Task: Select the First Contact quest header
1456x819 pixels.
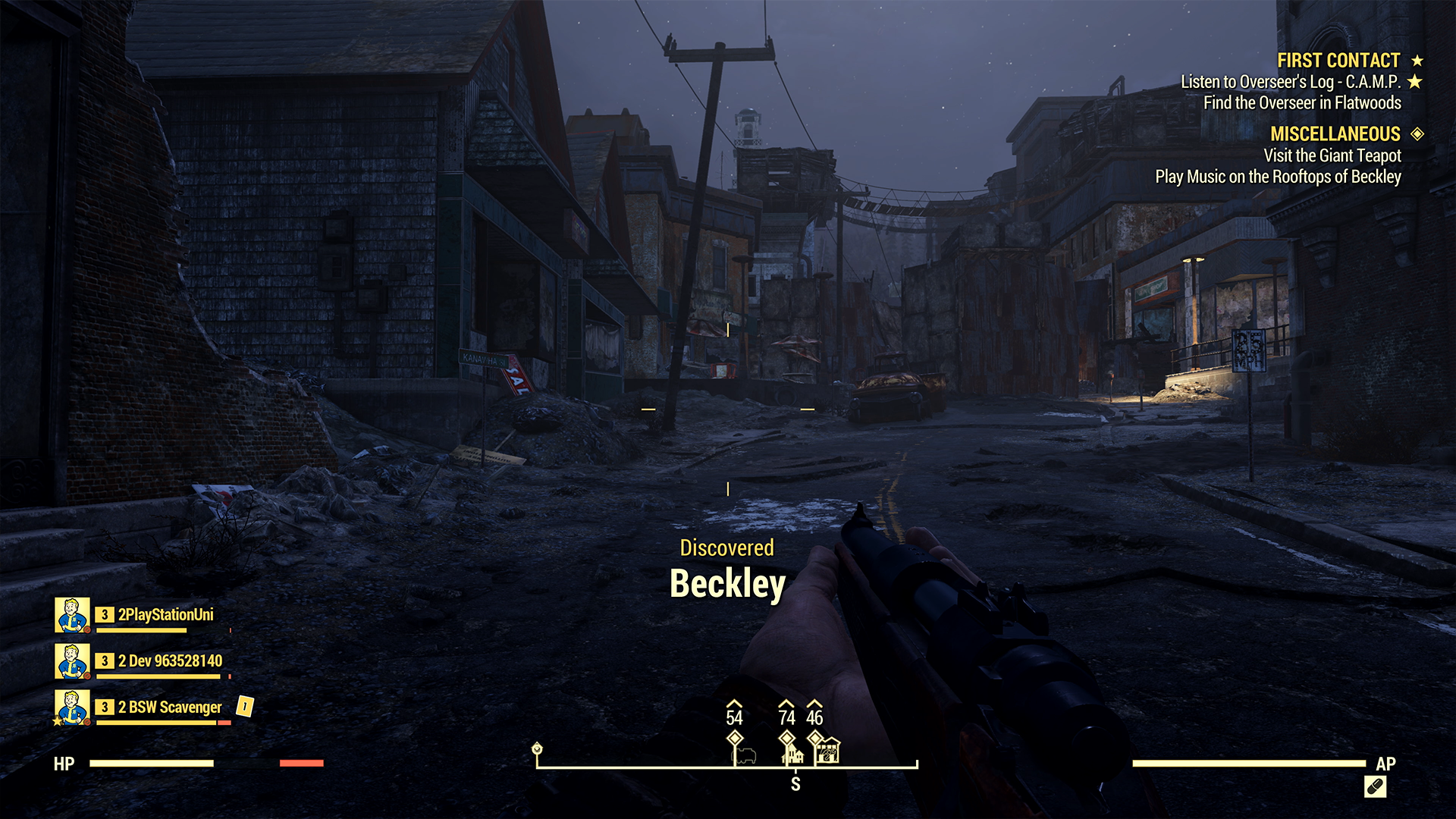Action: point(1338,61)
